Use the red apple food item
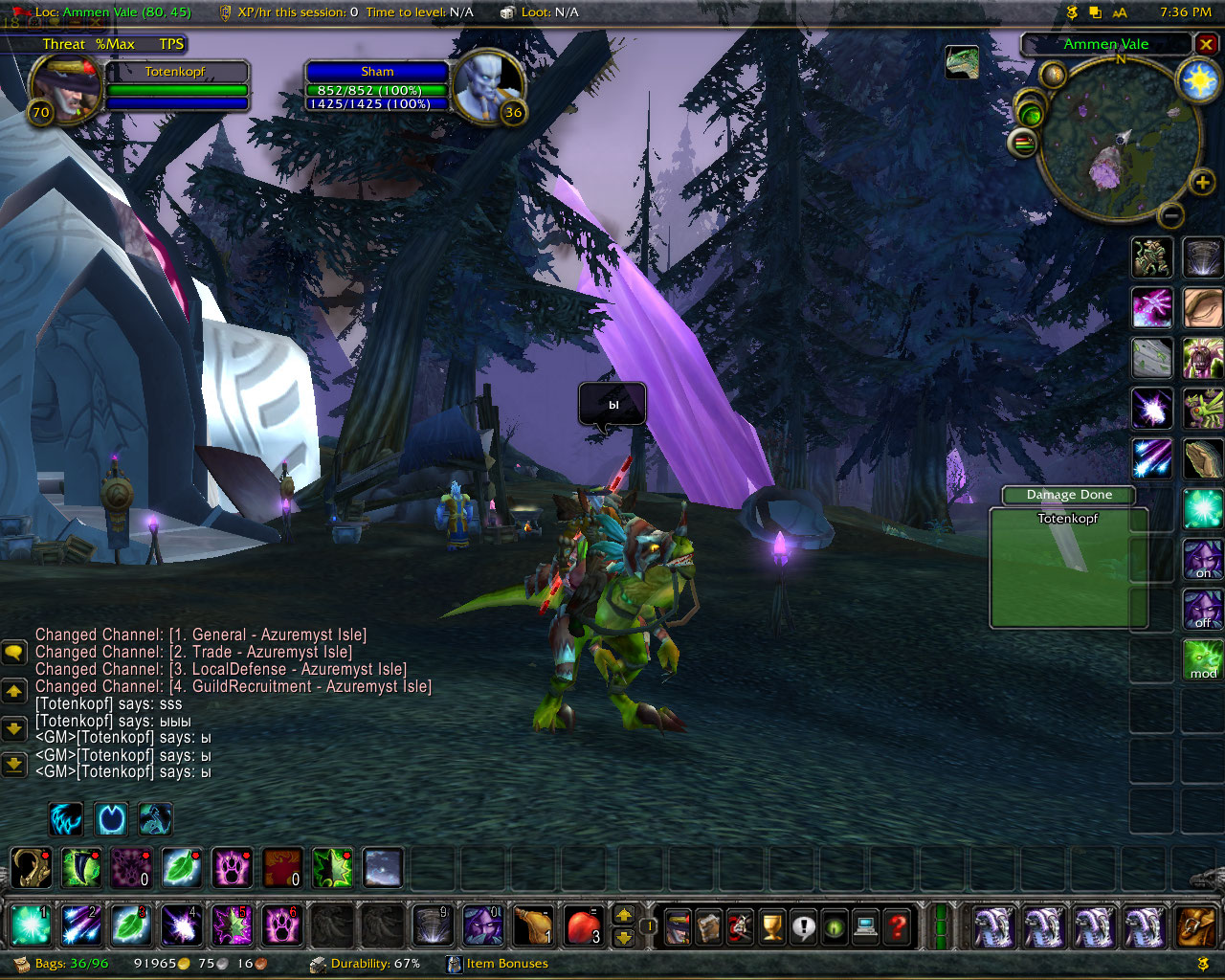Screen dimensions: 1225x980 pos(583,925)
